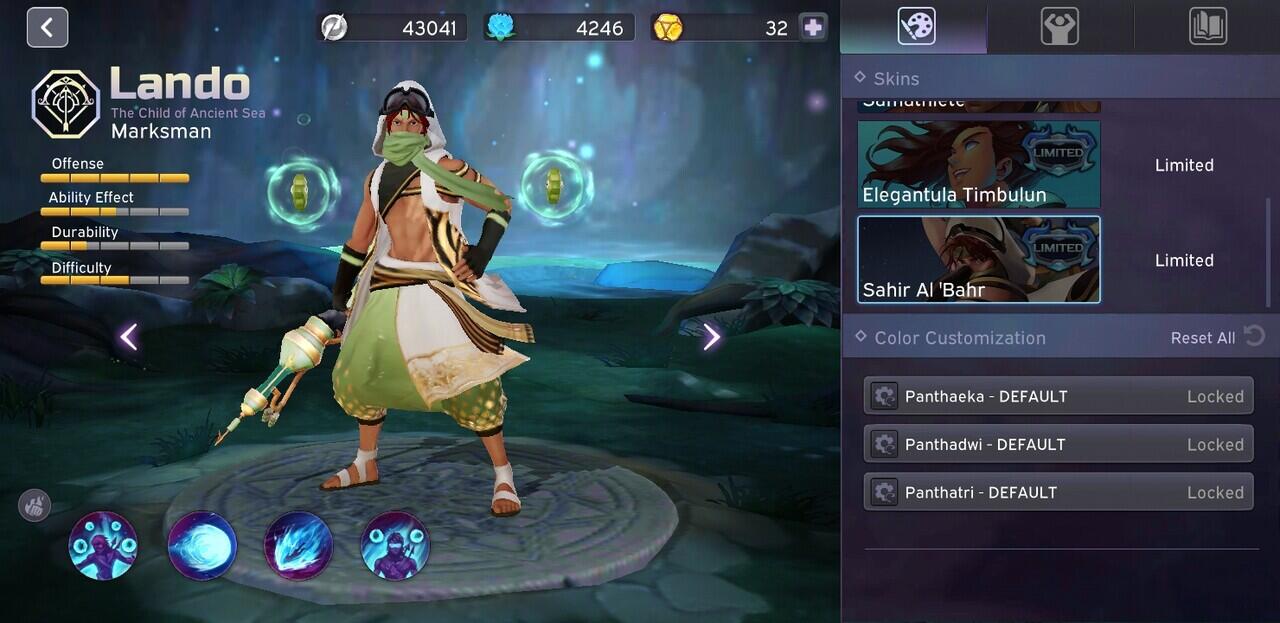Open the open-book lore tab
This screenshot has height=623, width=1280.
(1208, 27)
